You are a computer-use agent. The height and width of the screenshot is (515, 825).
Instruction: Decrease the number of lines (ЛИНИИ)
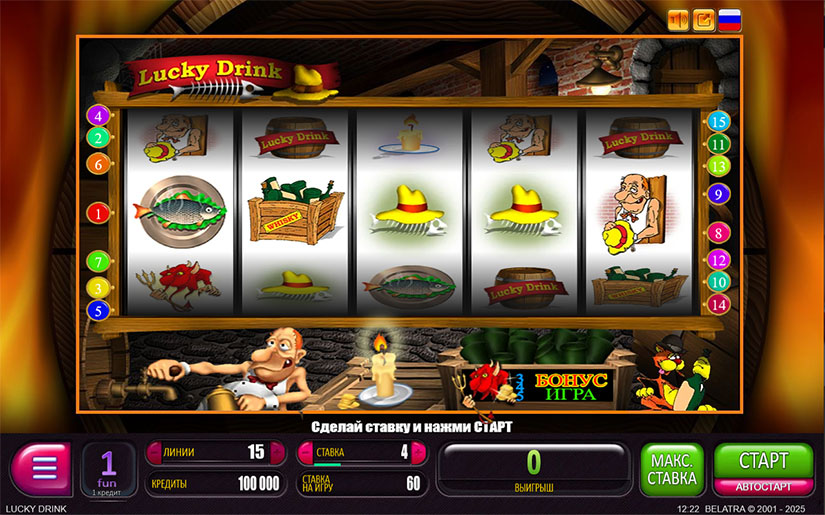coord(155,453)
